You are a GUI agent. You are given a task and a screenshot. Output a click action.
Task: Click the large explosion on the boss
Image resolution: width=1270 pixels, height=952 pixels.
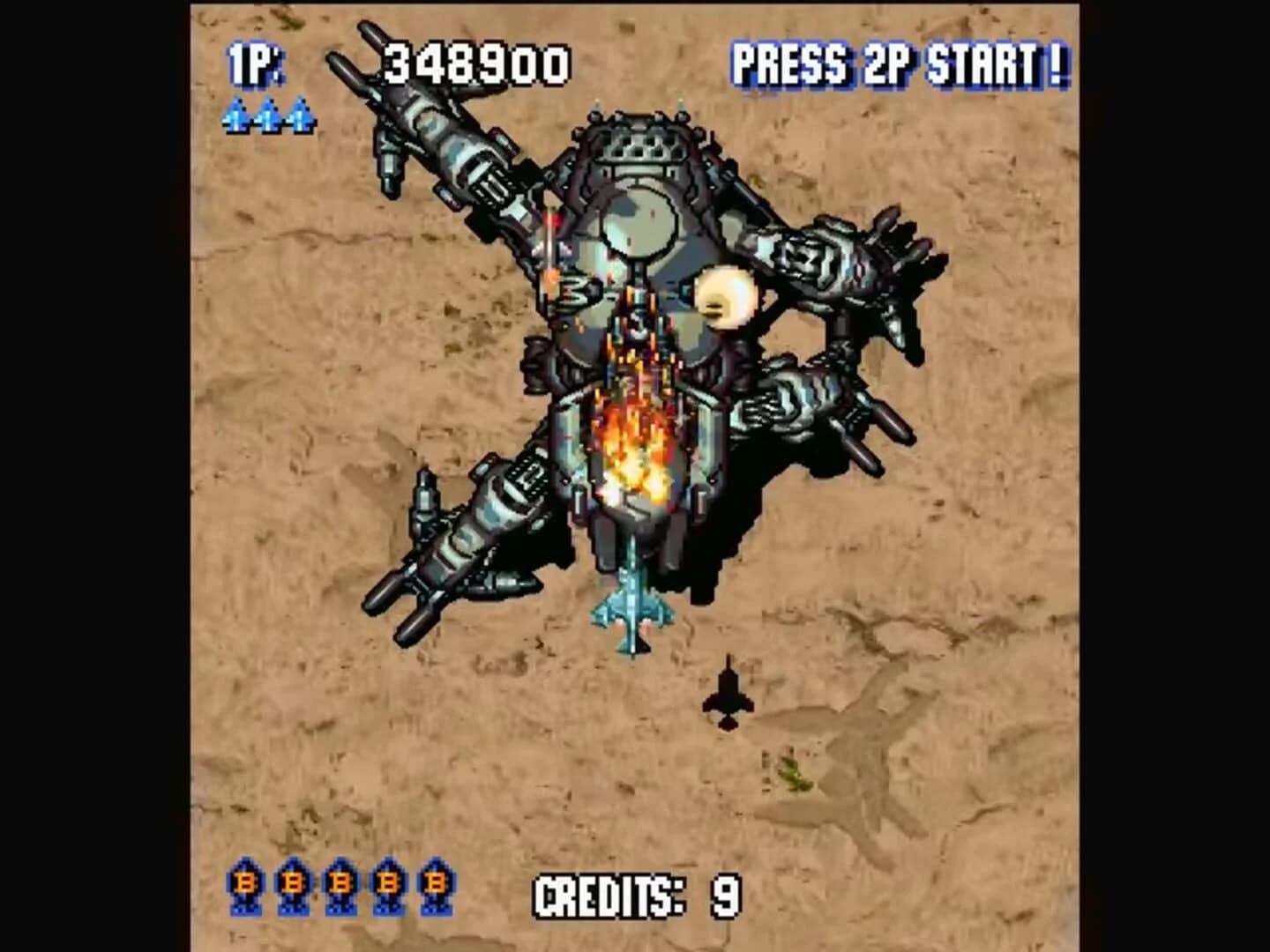tap(637, 441)
